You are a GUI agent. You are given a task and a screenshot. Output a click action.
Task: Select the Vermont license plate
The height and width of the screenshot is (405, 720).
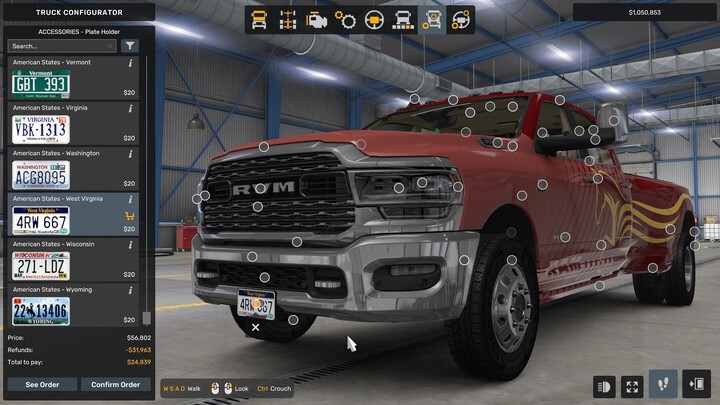[x=40, y=85]
